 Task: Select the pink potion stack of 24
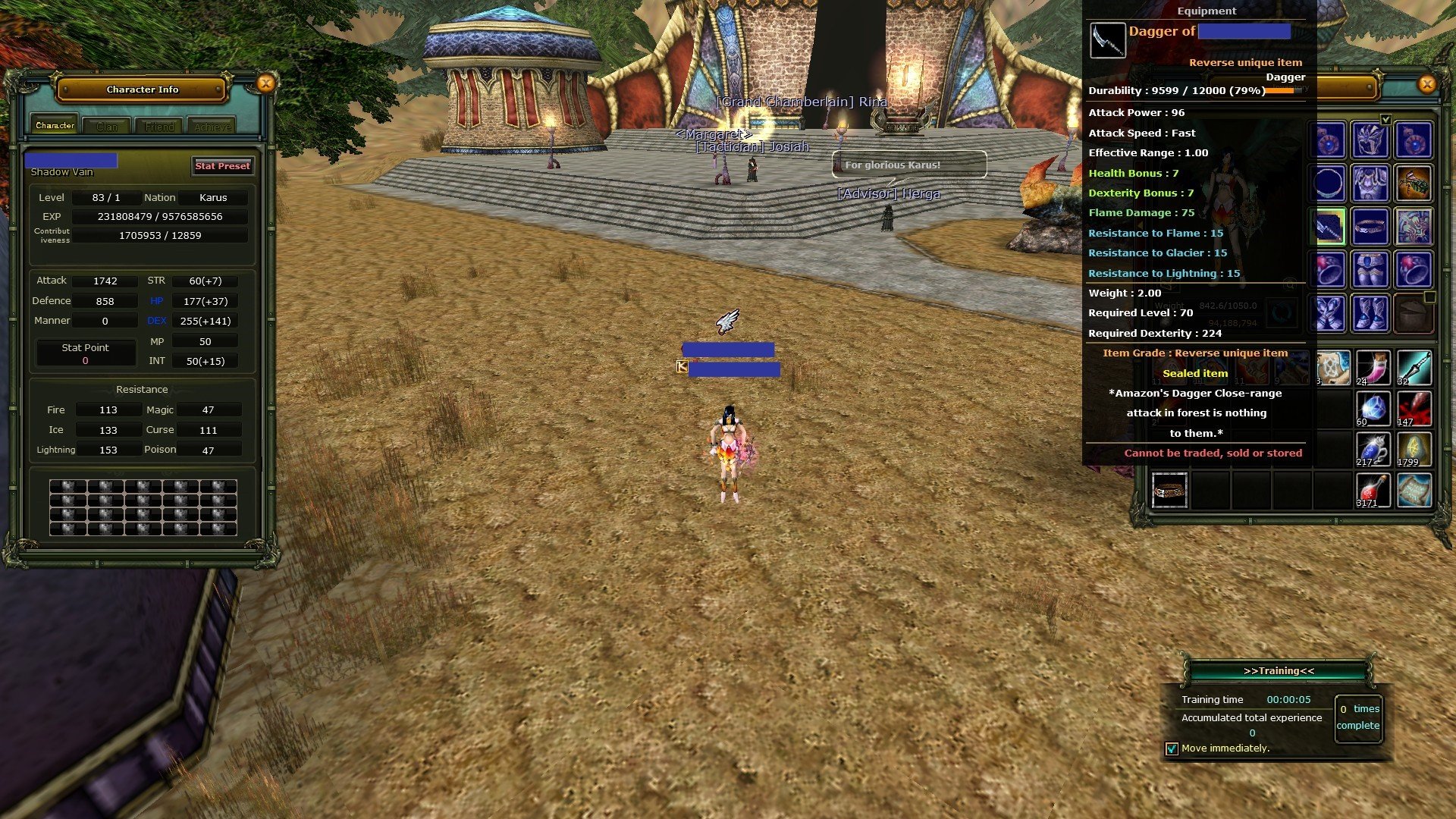pyautogui.click(x=1373, y=367)
